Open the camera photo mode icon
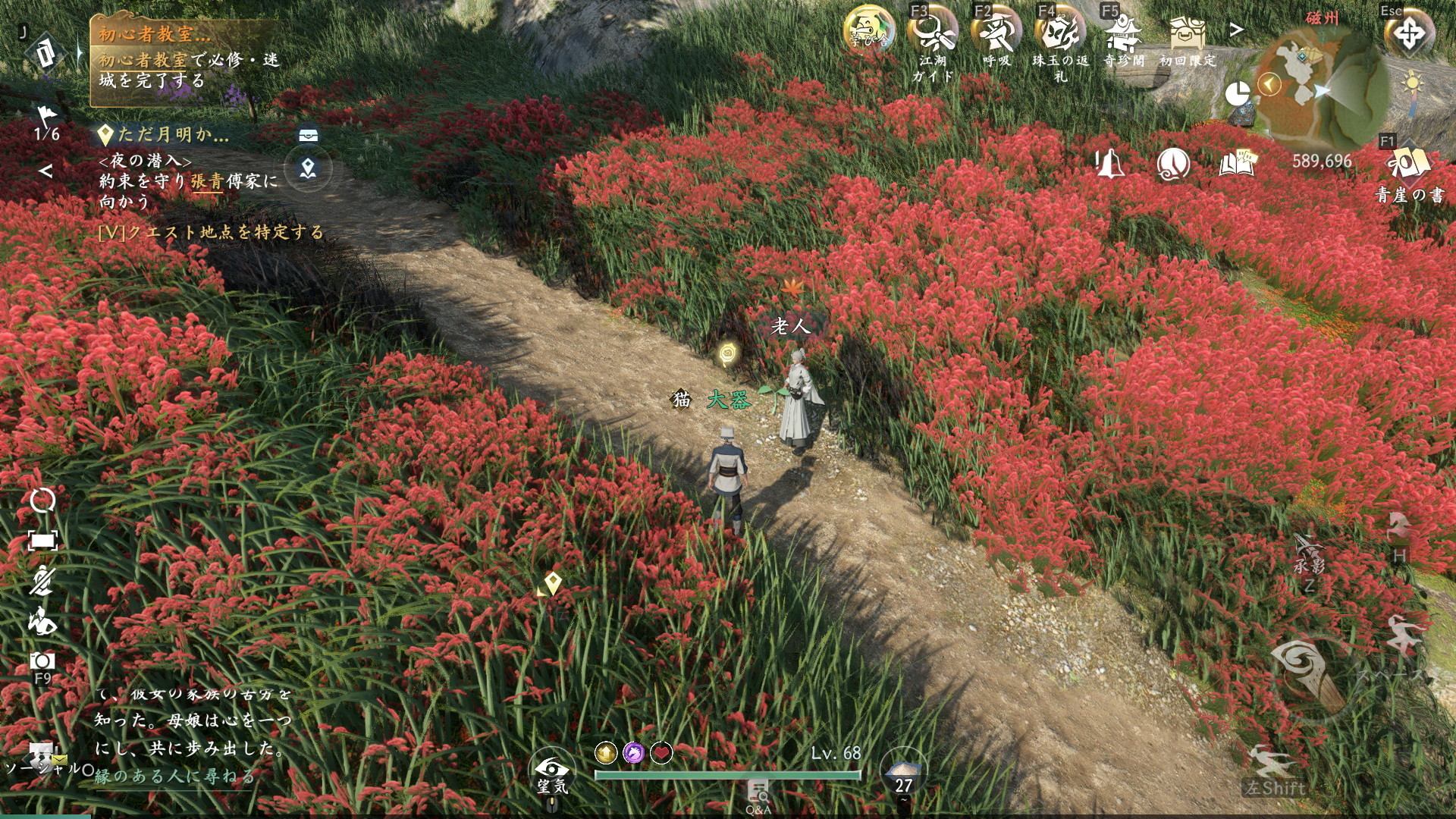The image size is (1456, 819). 42,661
